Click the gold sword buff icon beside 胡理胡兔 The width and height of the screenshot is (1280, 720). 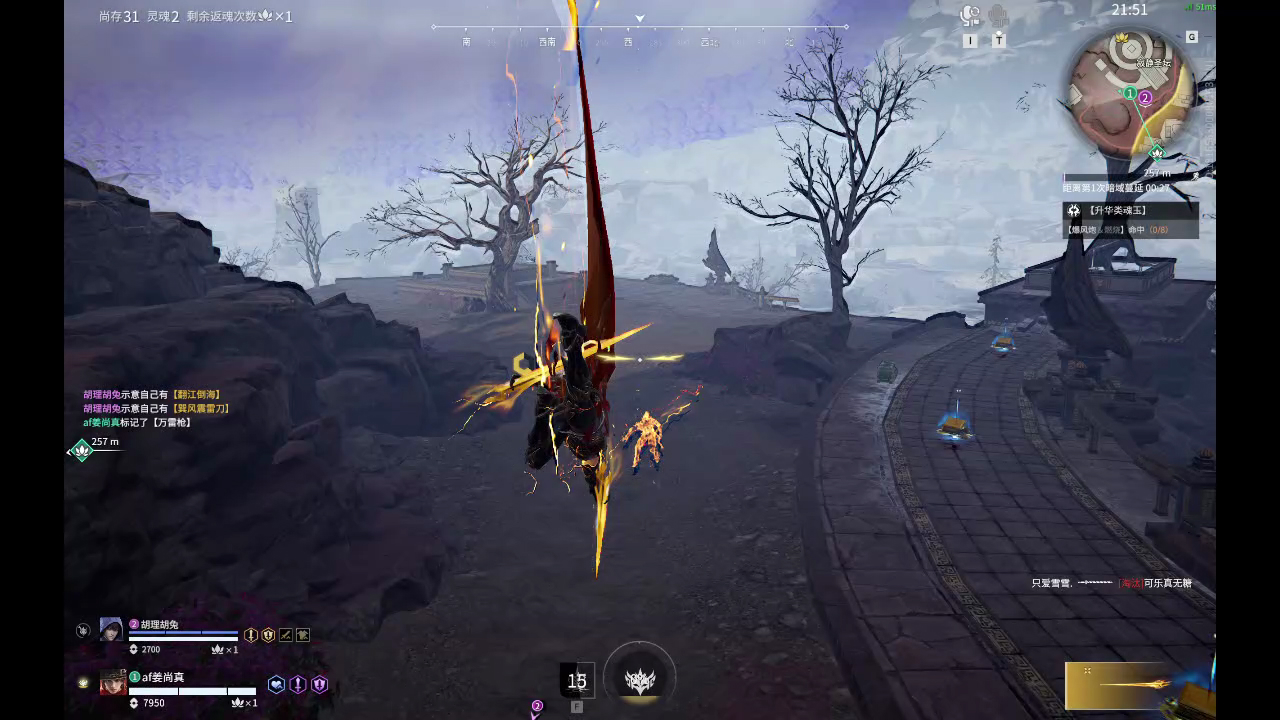(x=250, y=634)
